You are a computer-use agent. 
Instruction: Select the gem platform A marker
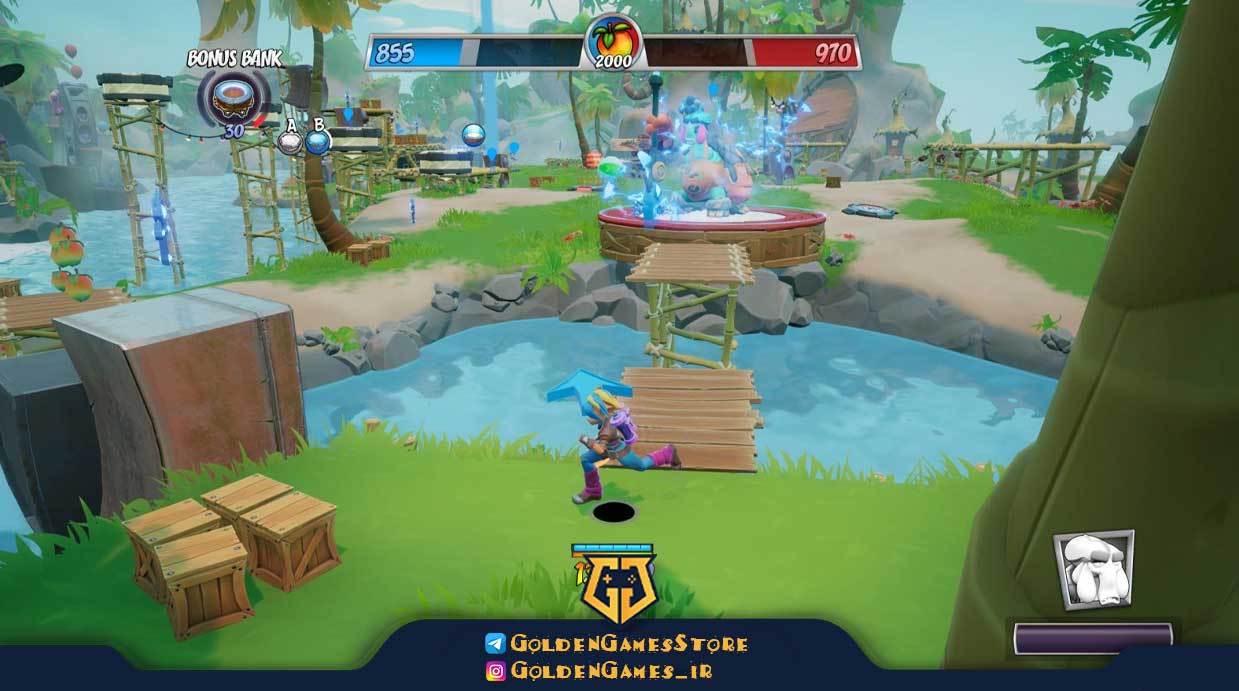pyautogui.click(x=290, y=141)
